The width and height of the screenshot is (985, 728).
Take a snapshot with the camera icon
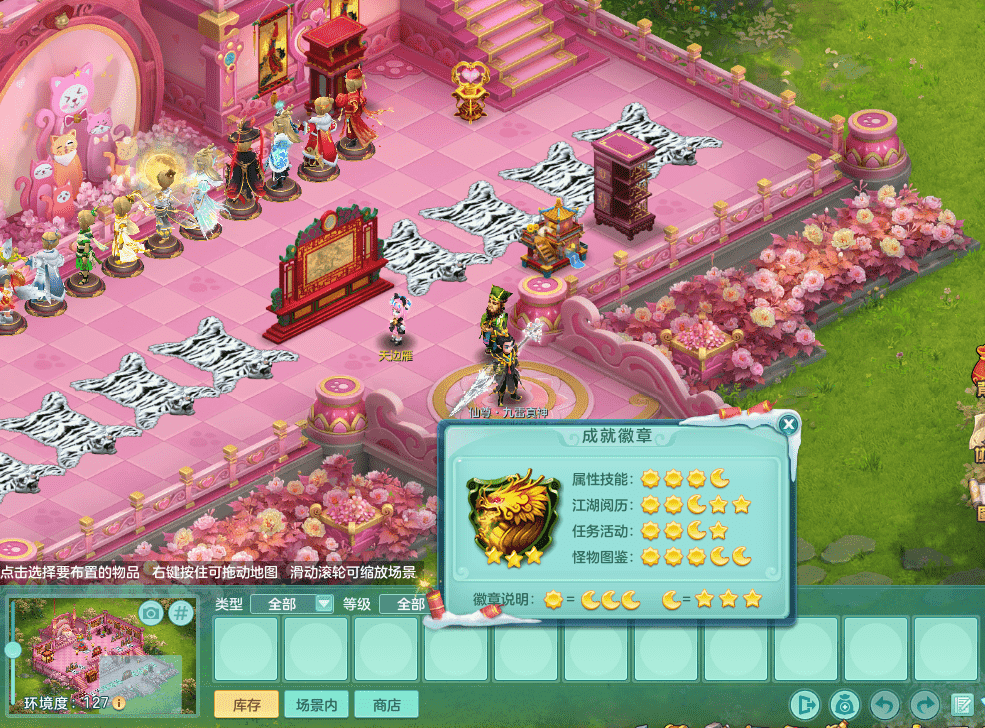(x=151, y=612)
